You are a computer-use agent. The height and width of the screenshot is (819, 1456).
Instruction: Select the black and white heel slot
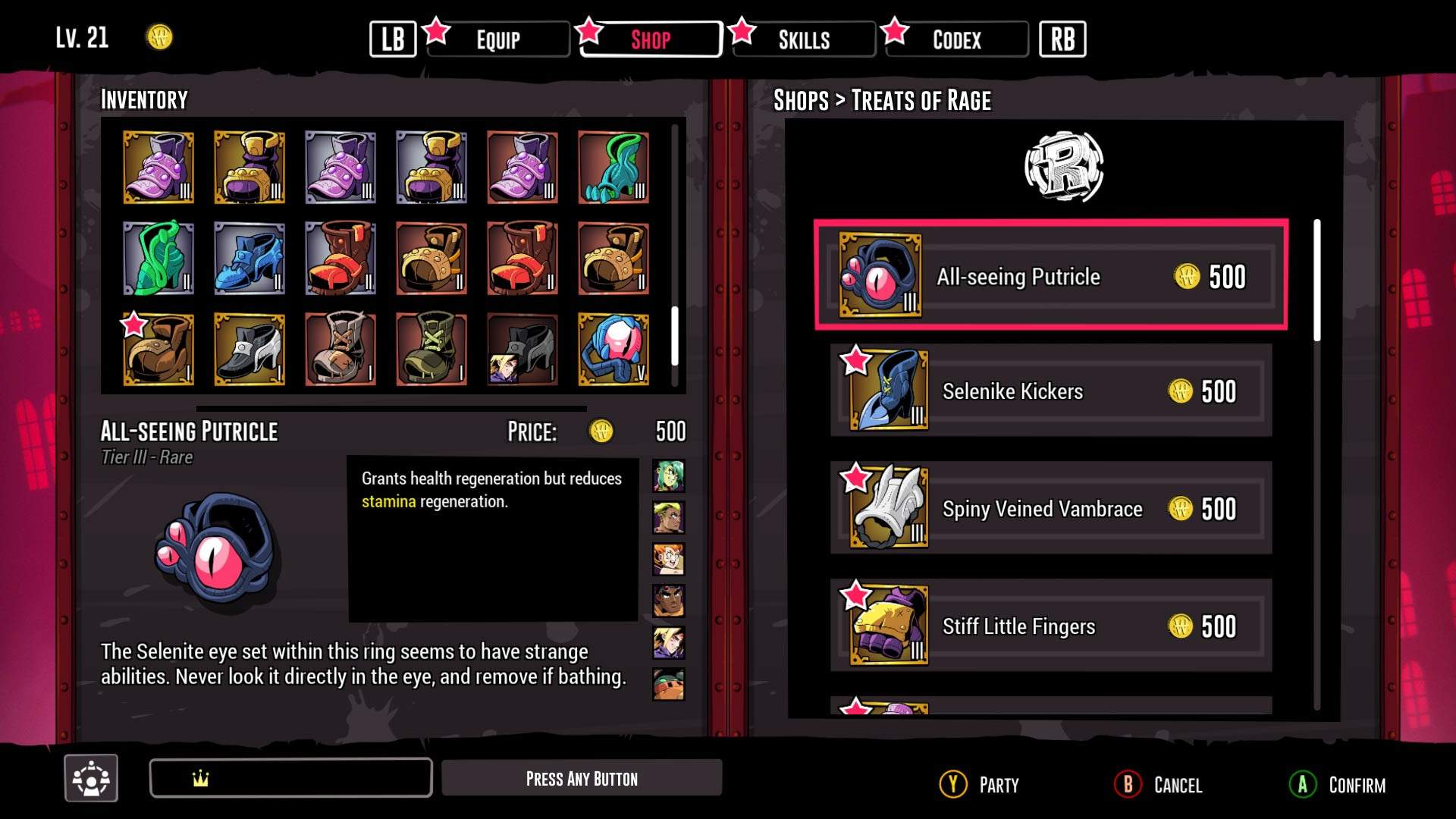click(x=249, y=349)
